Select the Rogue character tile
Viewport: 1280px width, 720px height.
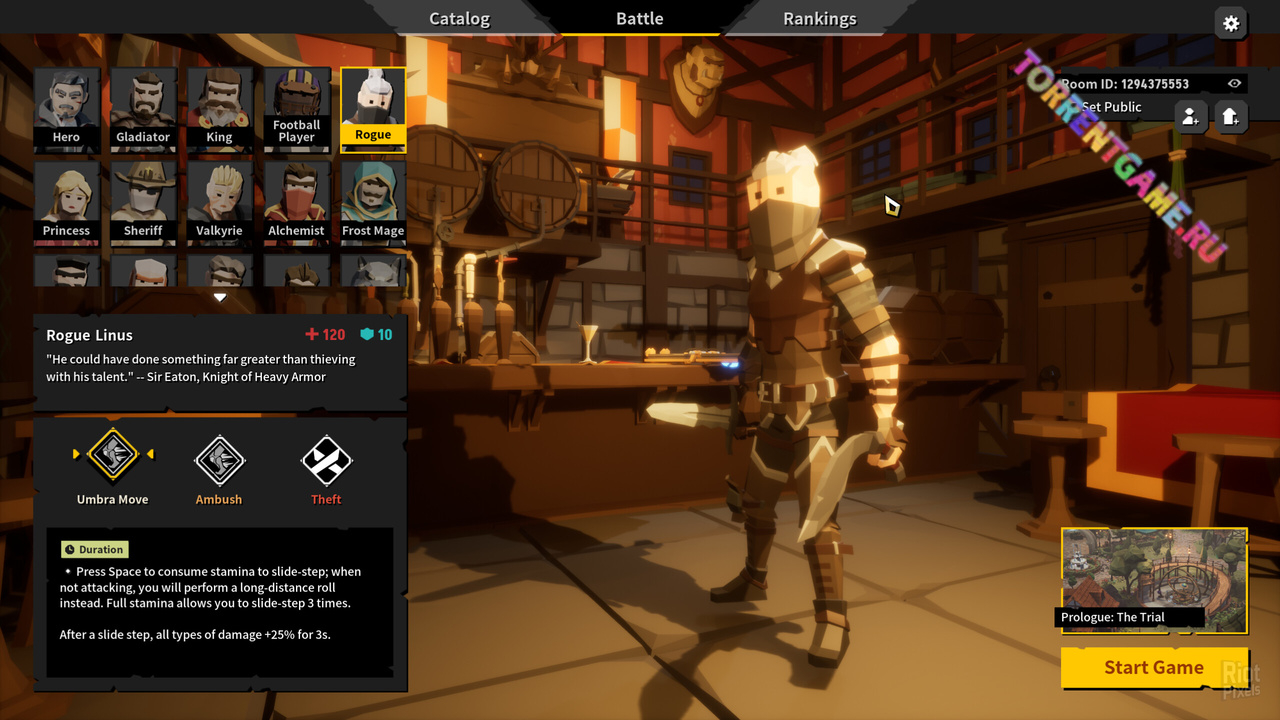373,109
